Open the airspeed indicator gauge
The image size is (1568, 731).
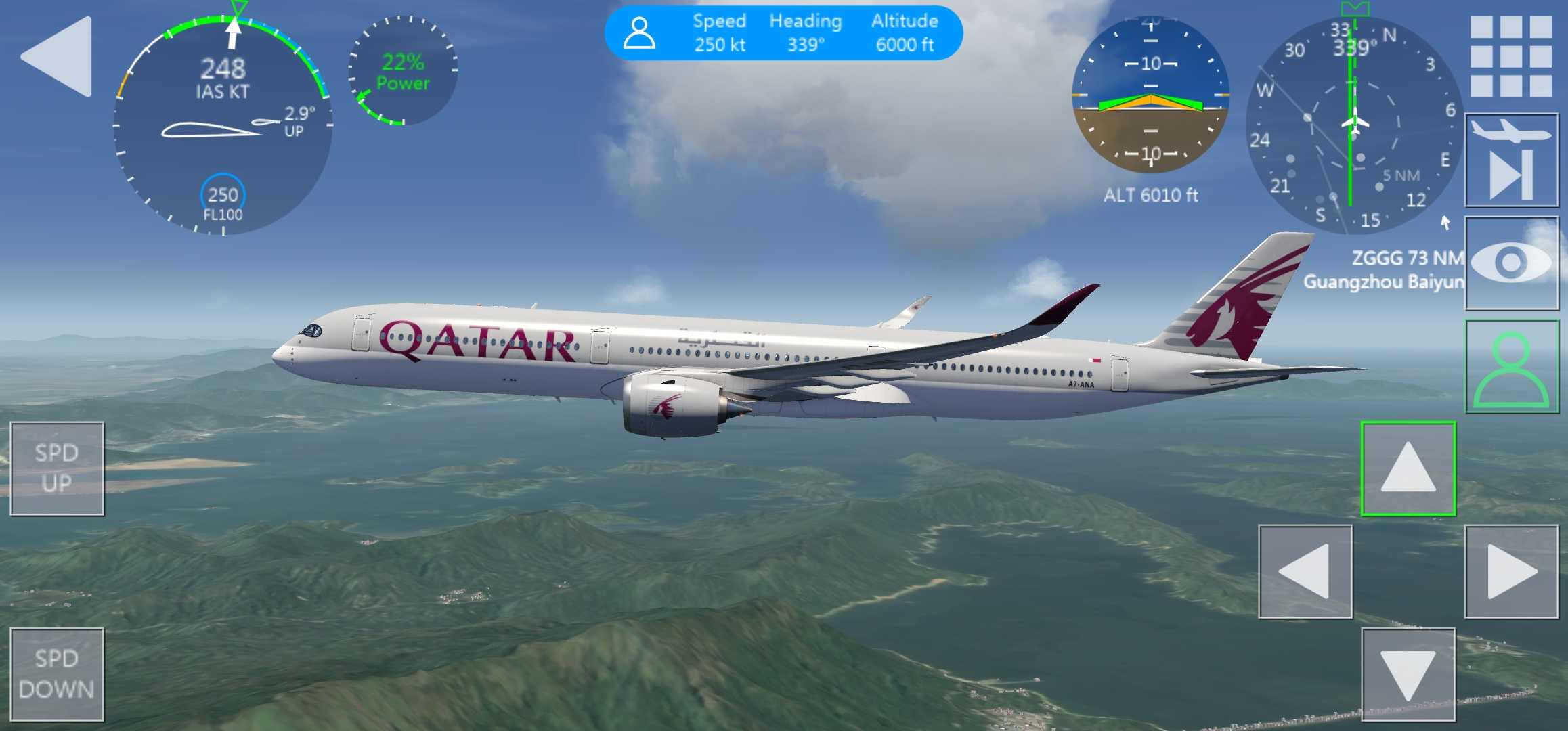click(x=223, y=126)
